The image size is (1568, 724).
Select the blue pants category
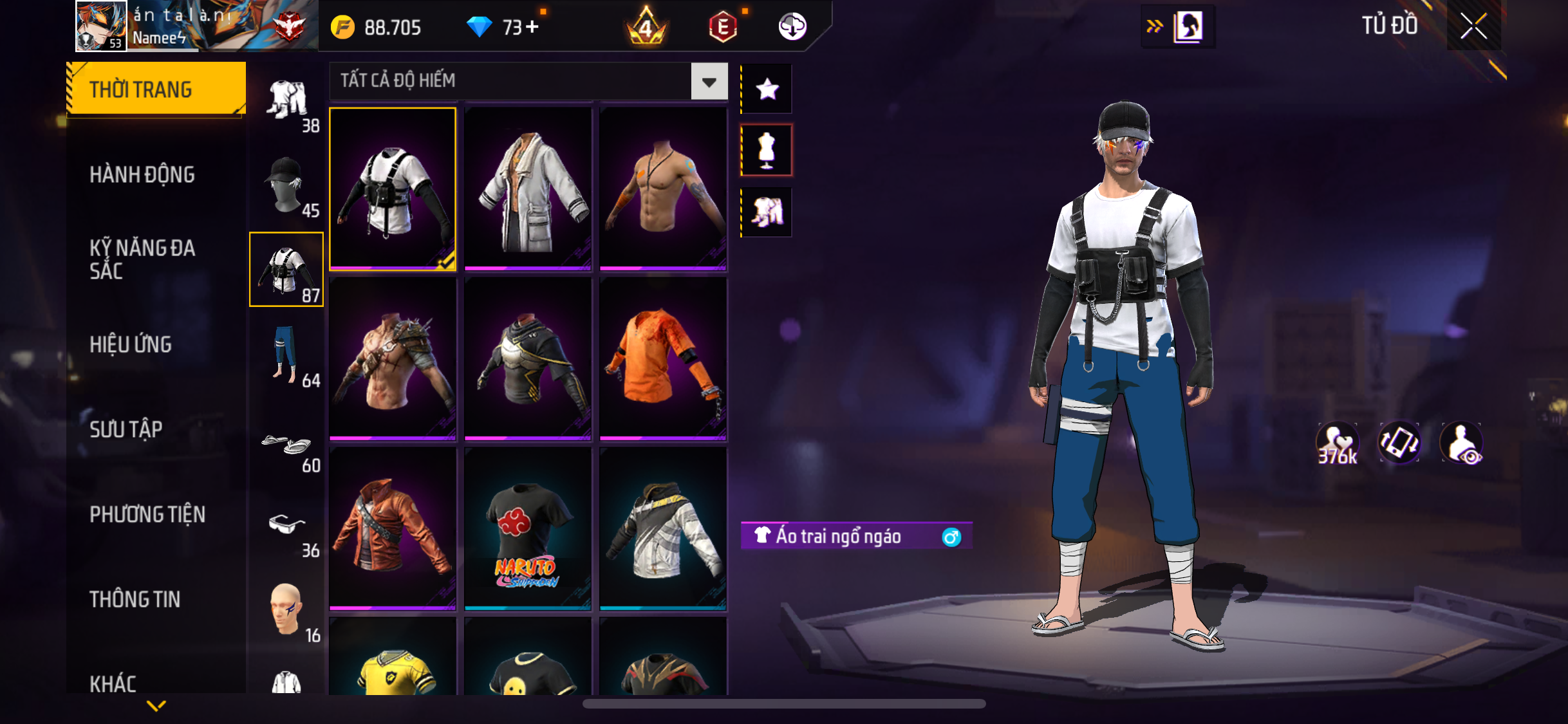tap(286, 355)
